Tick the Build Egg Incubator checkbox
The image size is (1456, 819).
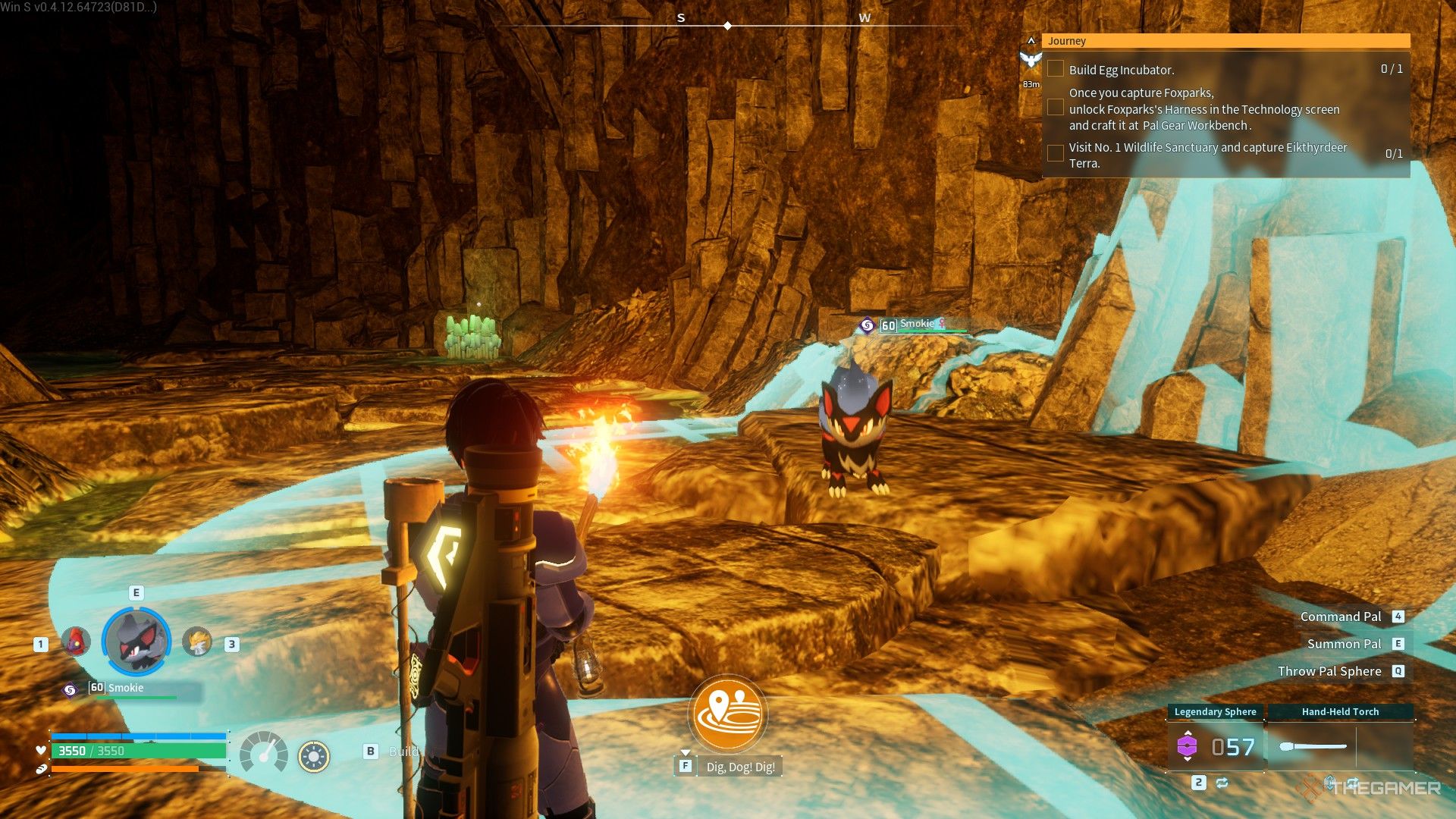1055,69
